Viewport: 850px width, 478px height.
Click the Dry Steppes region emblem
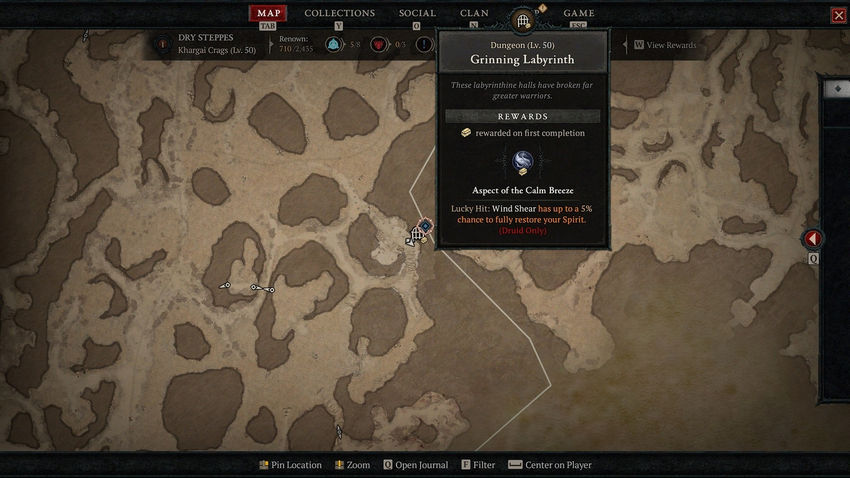(x=162, y=44)
